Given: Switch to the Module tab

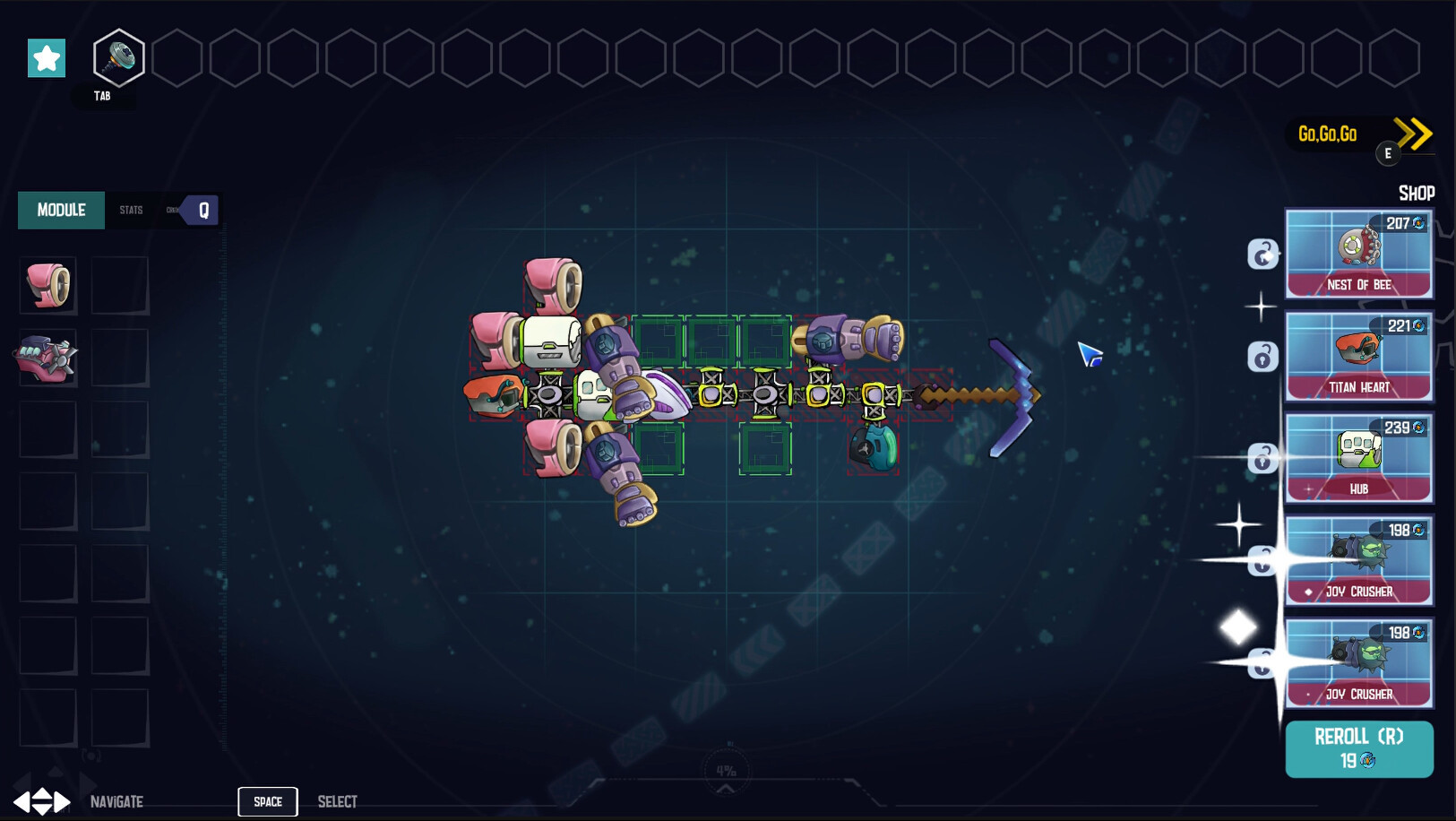Looking at the screenshot, I should [61, 211].
